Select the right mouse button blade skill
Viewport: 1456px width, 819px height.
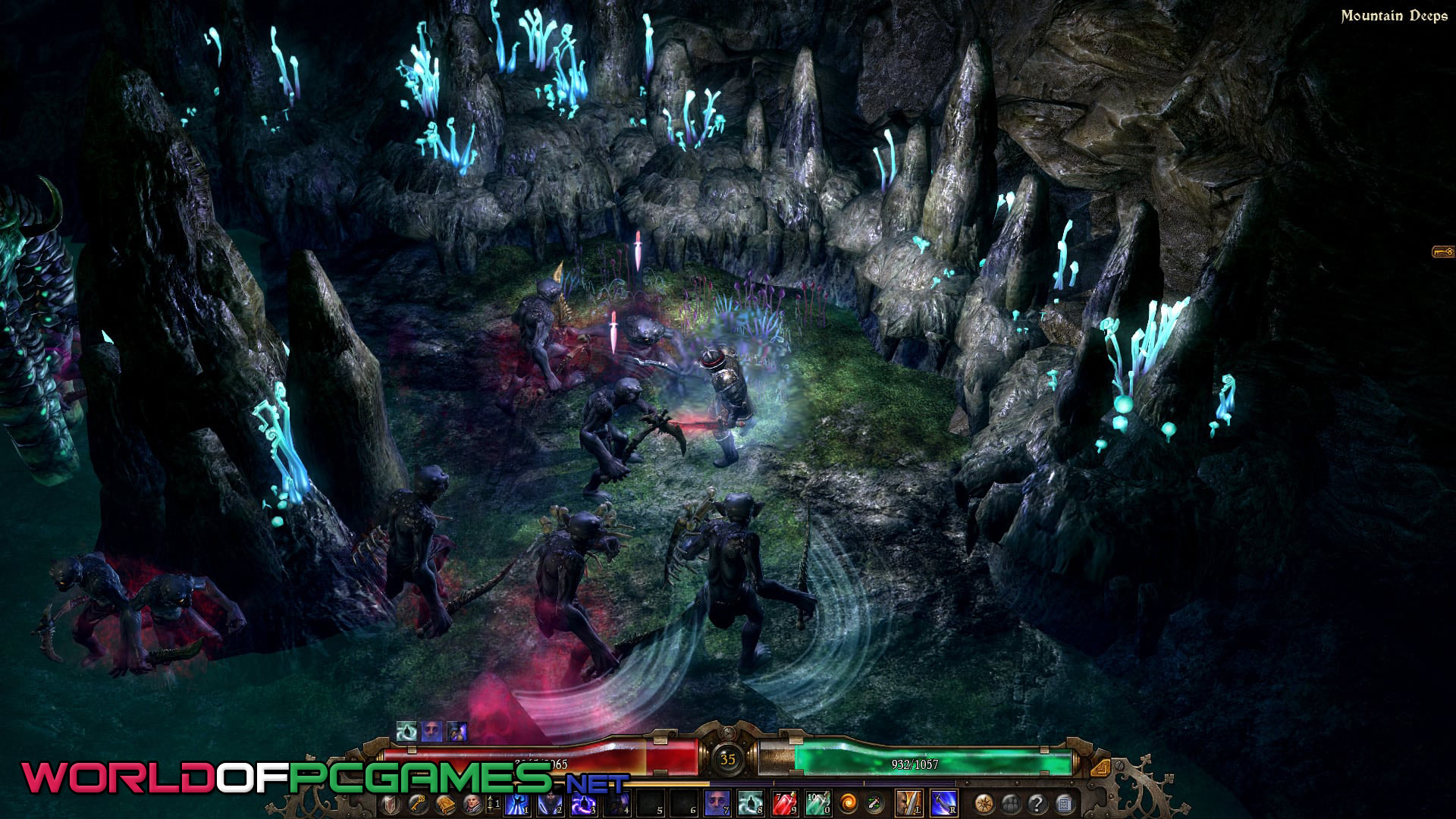pos(943,803)
